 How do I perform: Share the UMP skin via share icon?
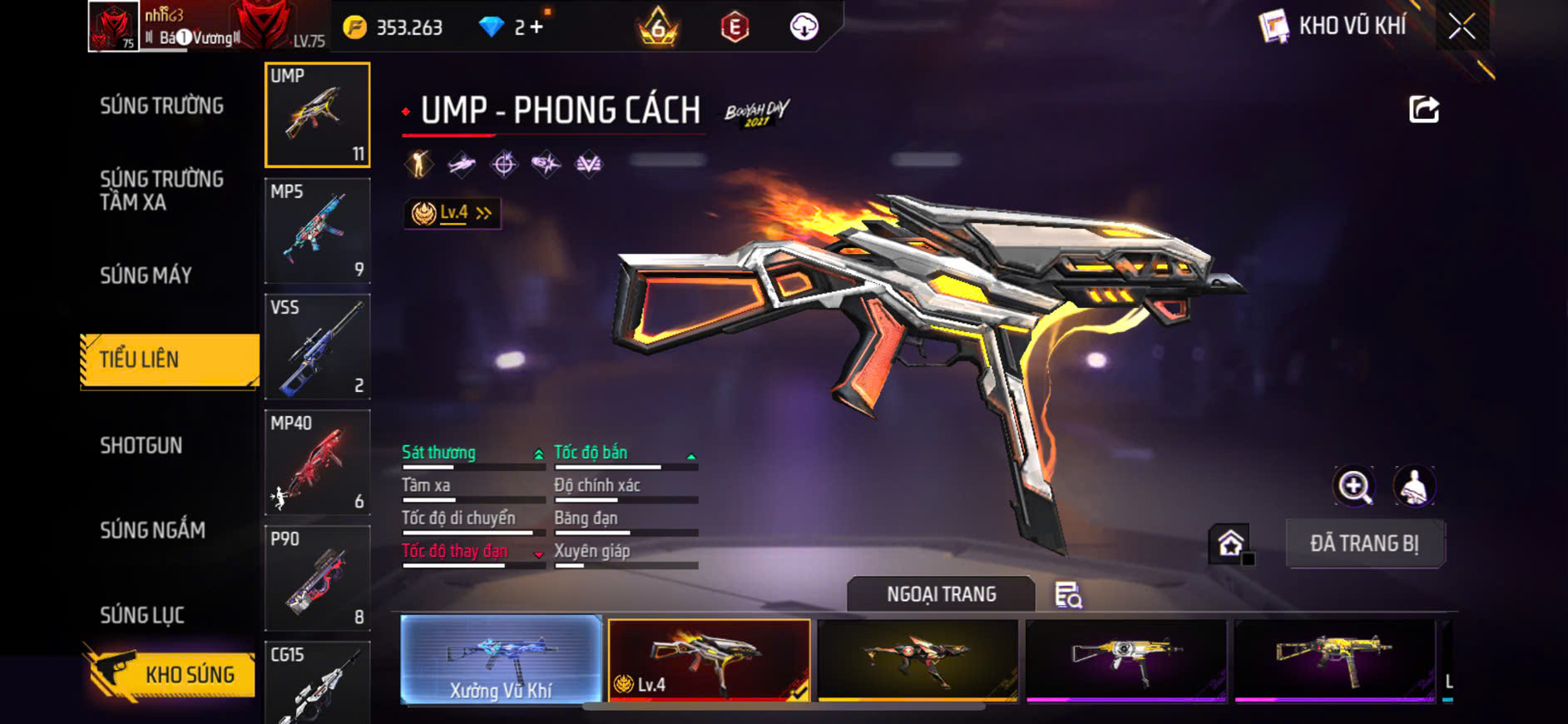pyautogui.click(x=1423, y=109)
